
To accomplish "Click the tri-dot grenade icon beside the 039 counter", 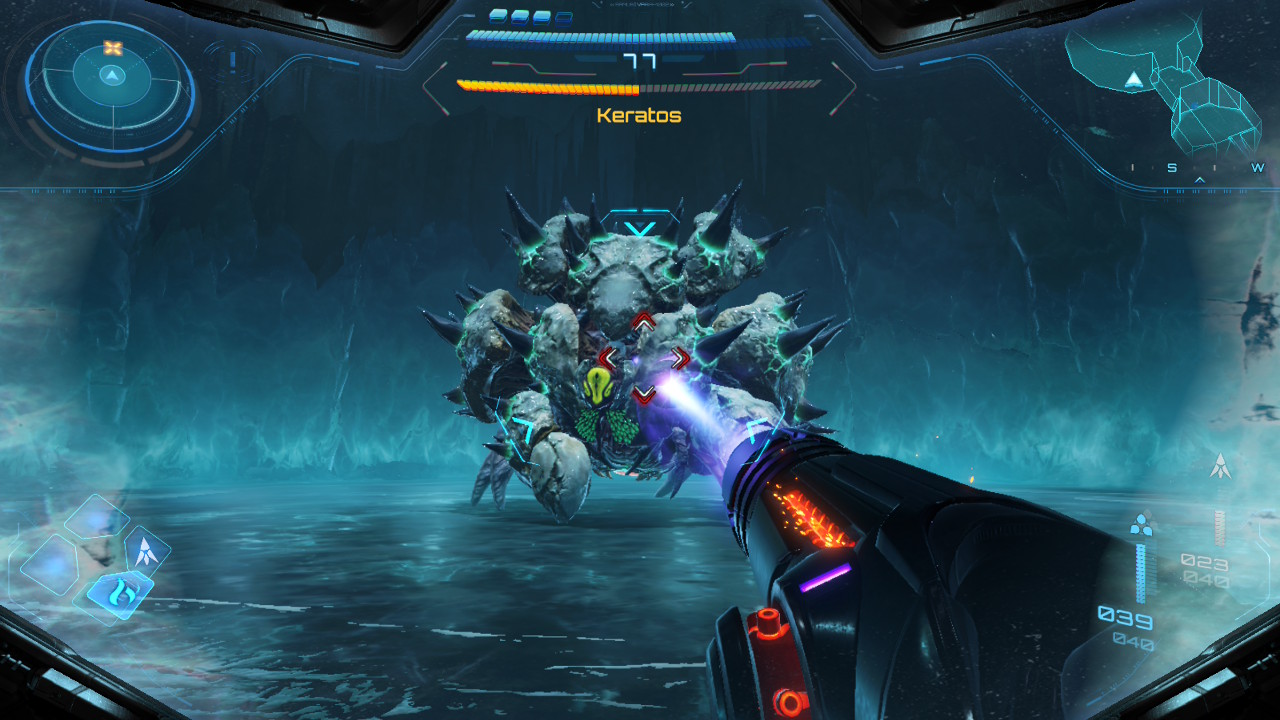I will (1142, 525).
